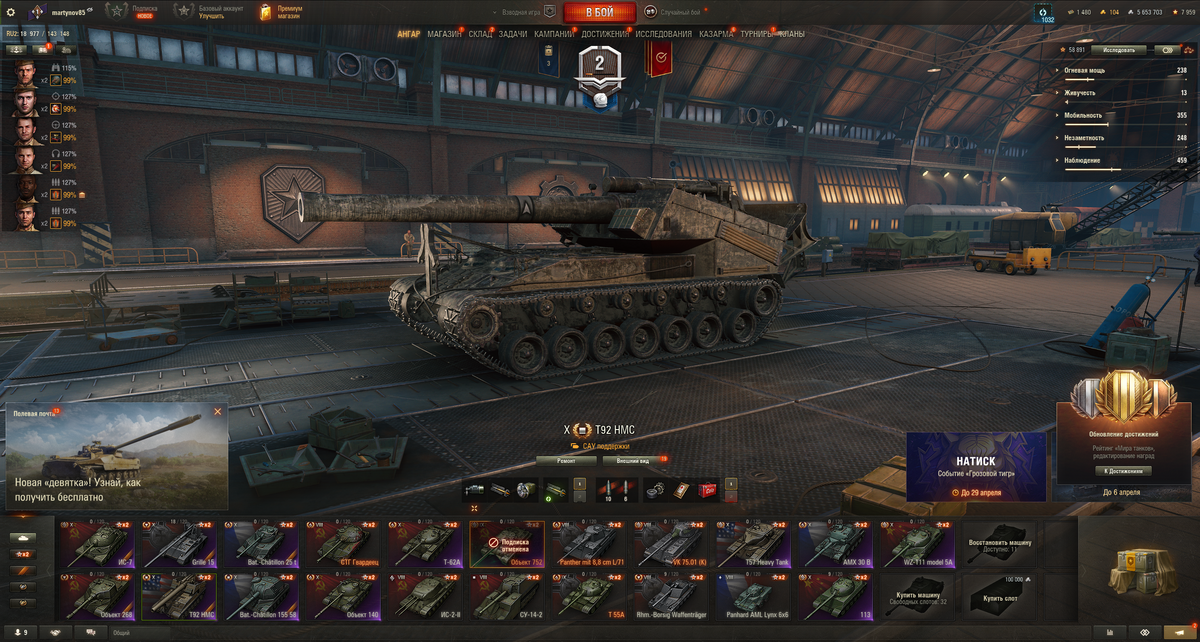Close the Полевая почта notification
This screenshot has width=1200, height=642.
point(218,411)
